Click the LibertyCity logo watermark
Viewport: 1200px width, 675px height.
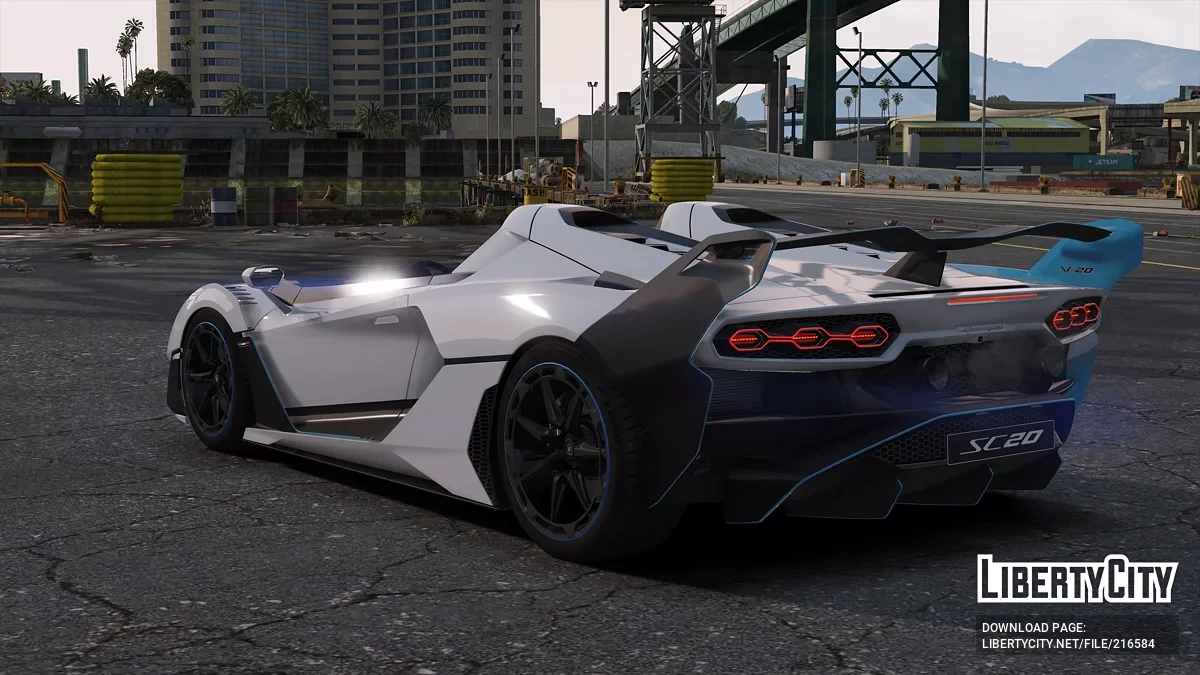(1077, 580)
